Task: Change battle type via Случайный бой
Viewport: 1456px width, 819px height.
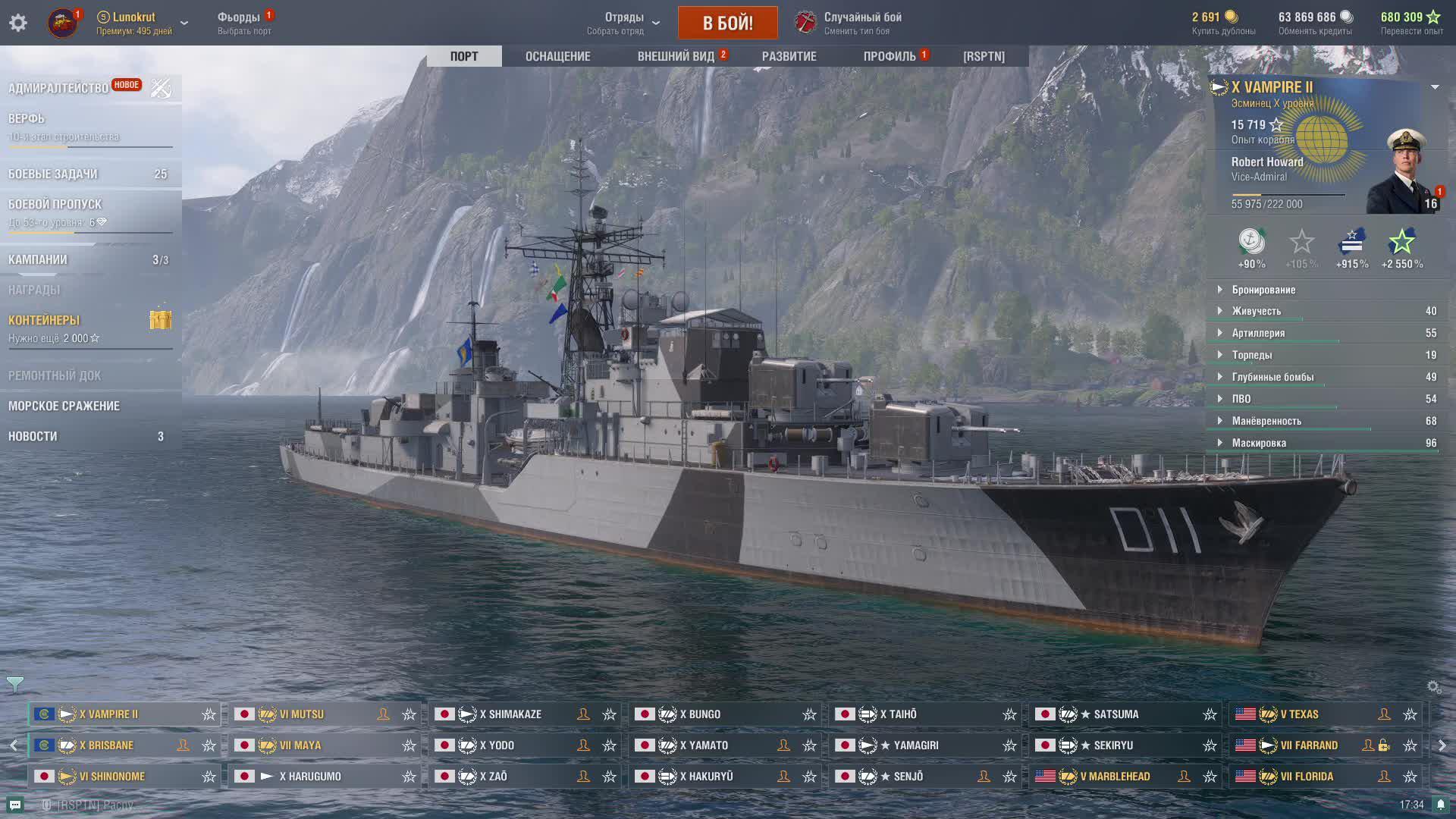Action: tap(862, 23)
